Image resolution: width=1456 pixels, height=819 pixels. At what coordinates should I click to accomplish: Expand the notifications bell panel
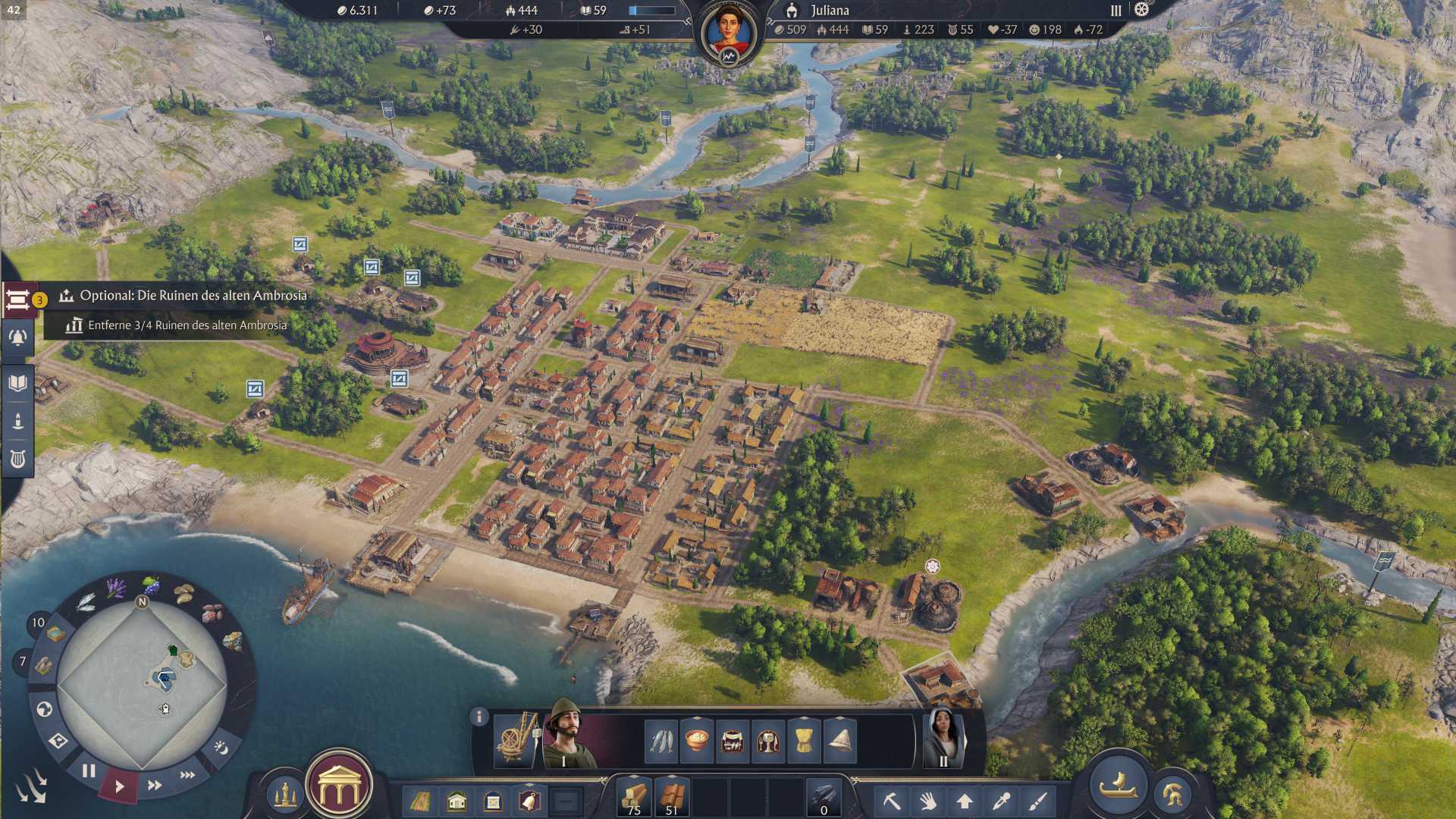[19, 337]
